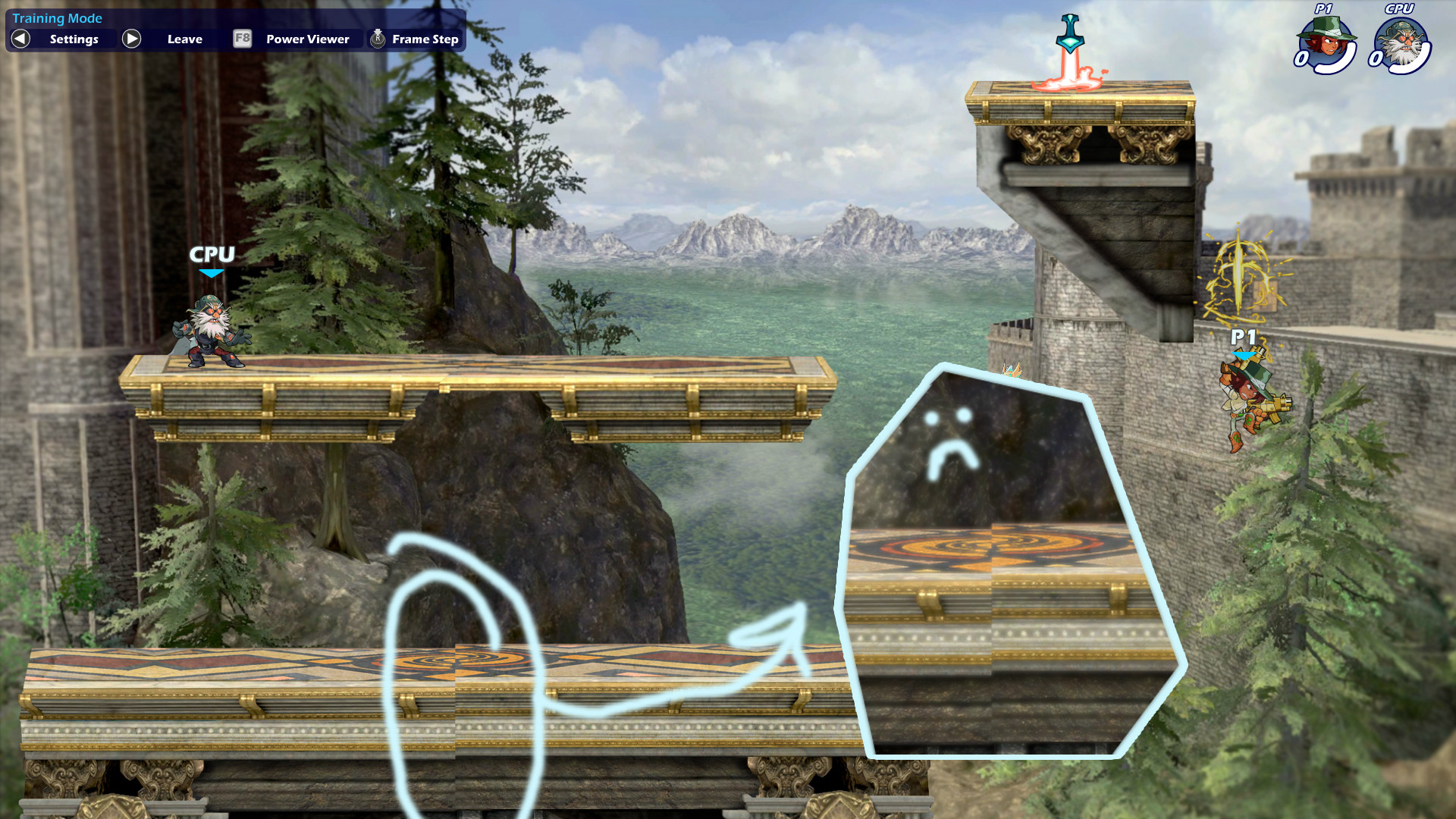Click the R key icon beside Frame Step
The height and width of the screenshot is (819, 1456).
377,38
